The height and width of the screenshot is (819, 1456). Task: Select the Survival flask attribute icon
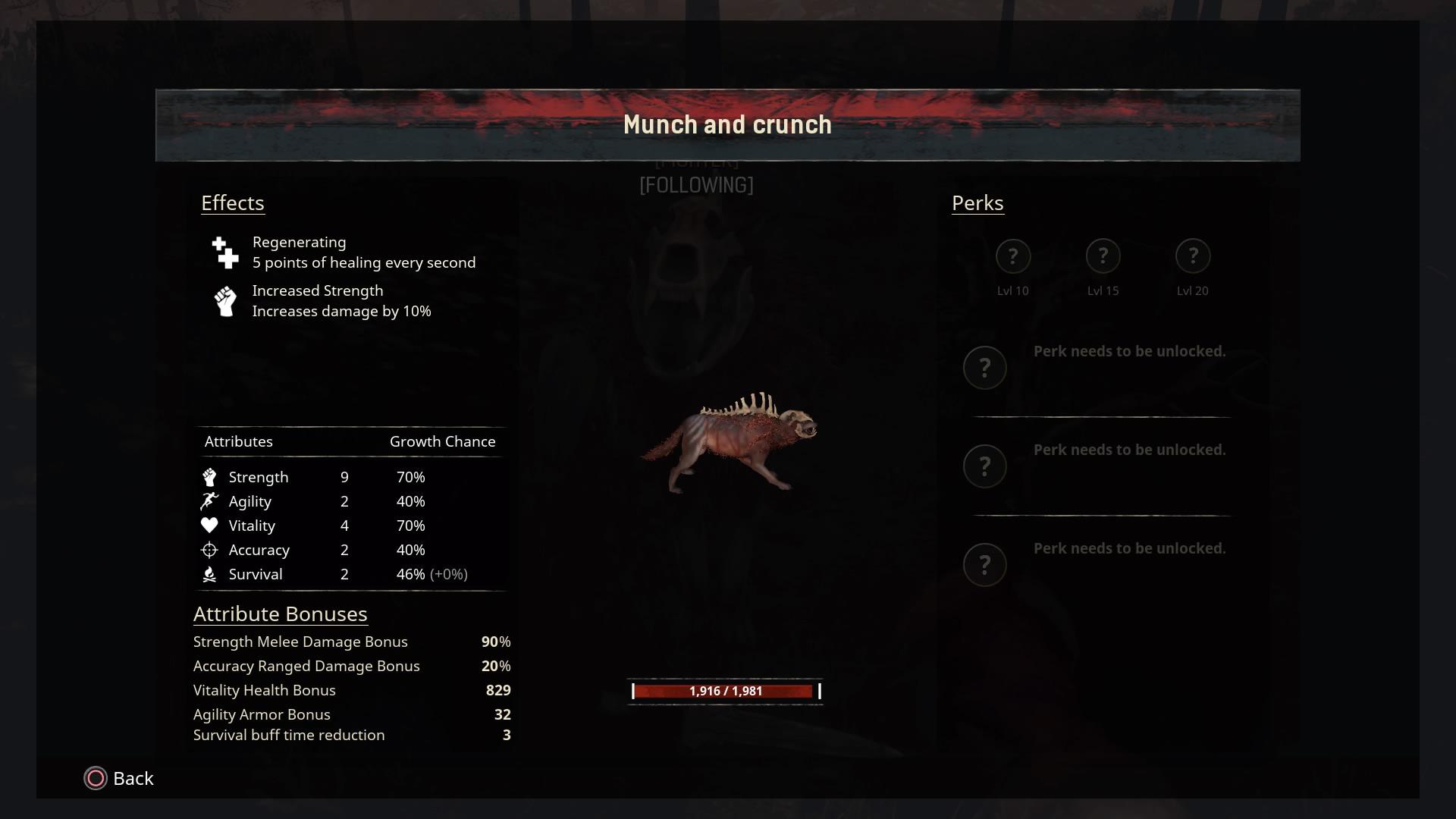209,573
